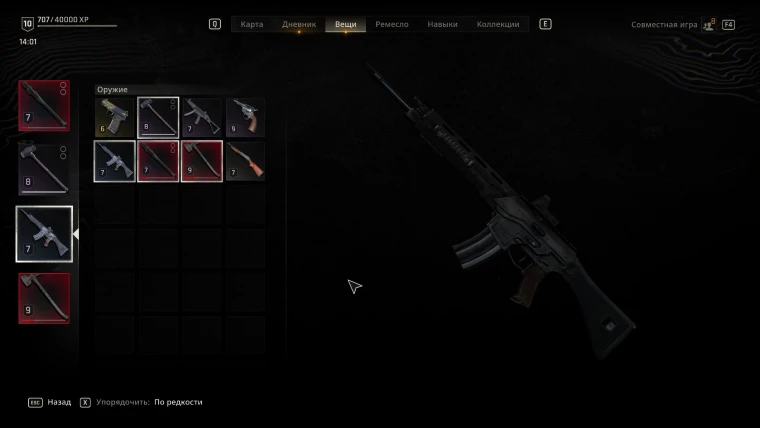Pick the wooden-stock shotgun slot
Screen dimensions: 760x428
[x=245, y=161]
